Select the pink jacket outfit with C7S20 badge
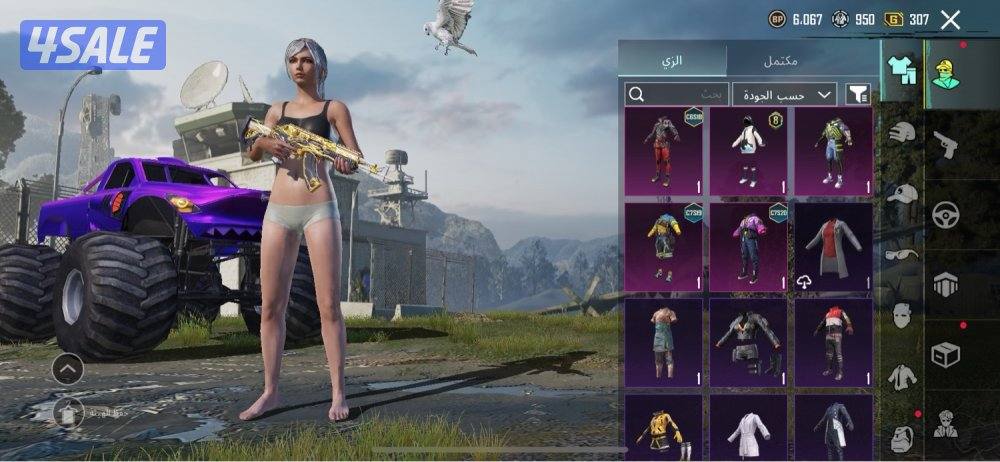This screenshot has width=1000, height=462. tap(747, 247)
